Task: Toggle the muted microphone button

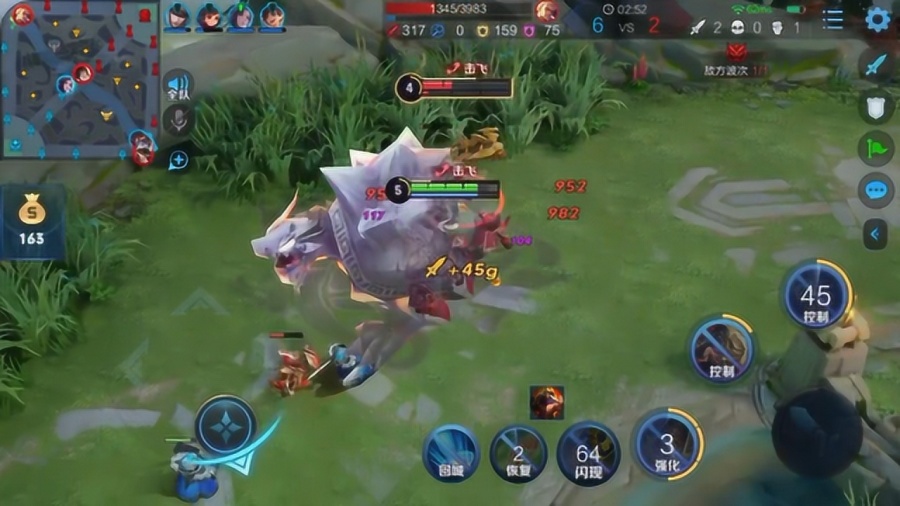Action: click(x=178, y=121)
